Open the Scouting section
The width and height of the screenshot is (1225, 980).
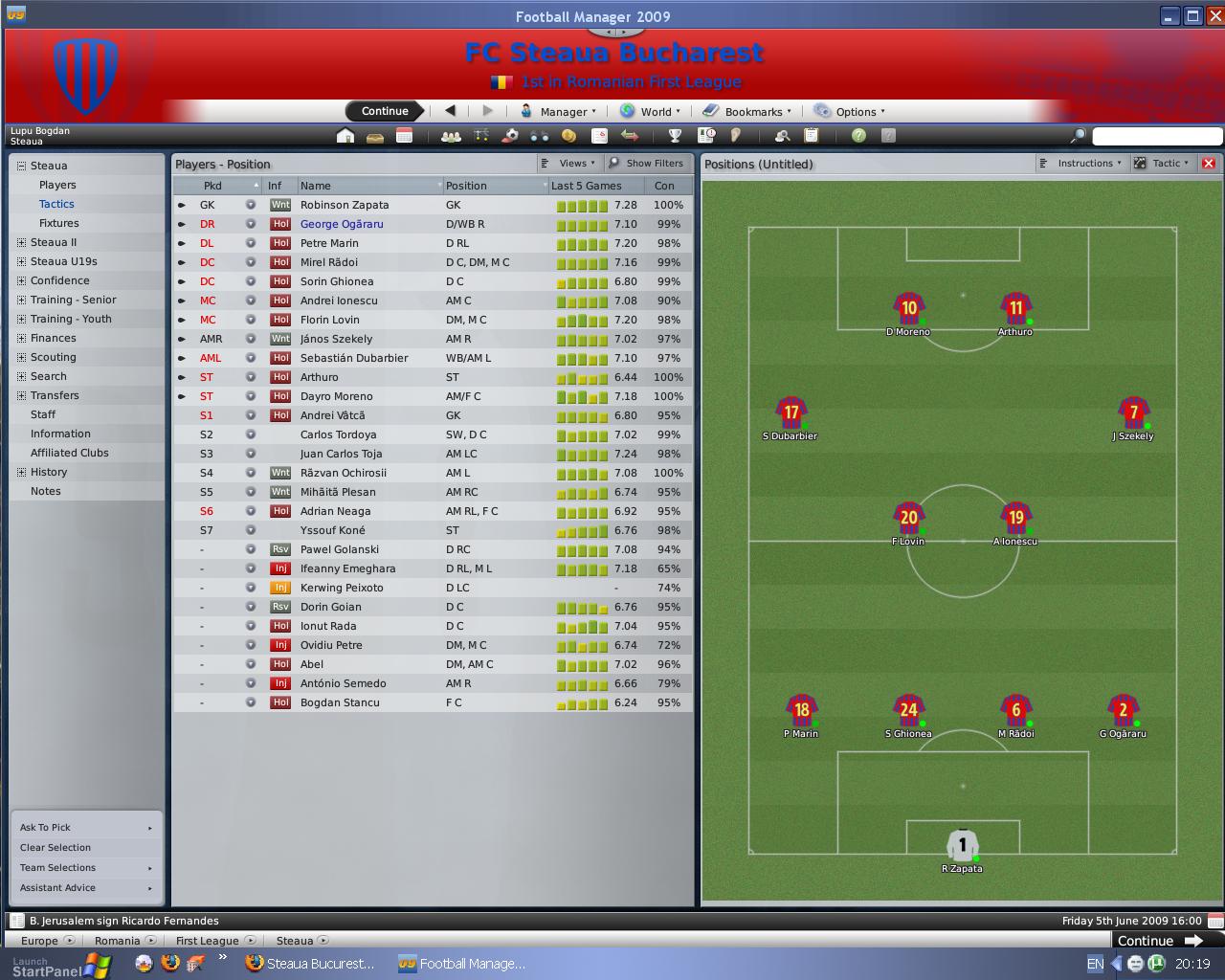[54, 357]
